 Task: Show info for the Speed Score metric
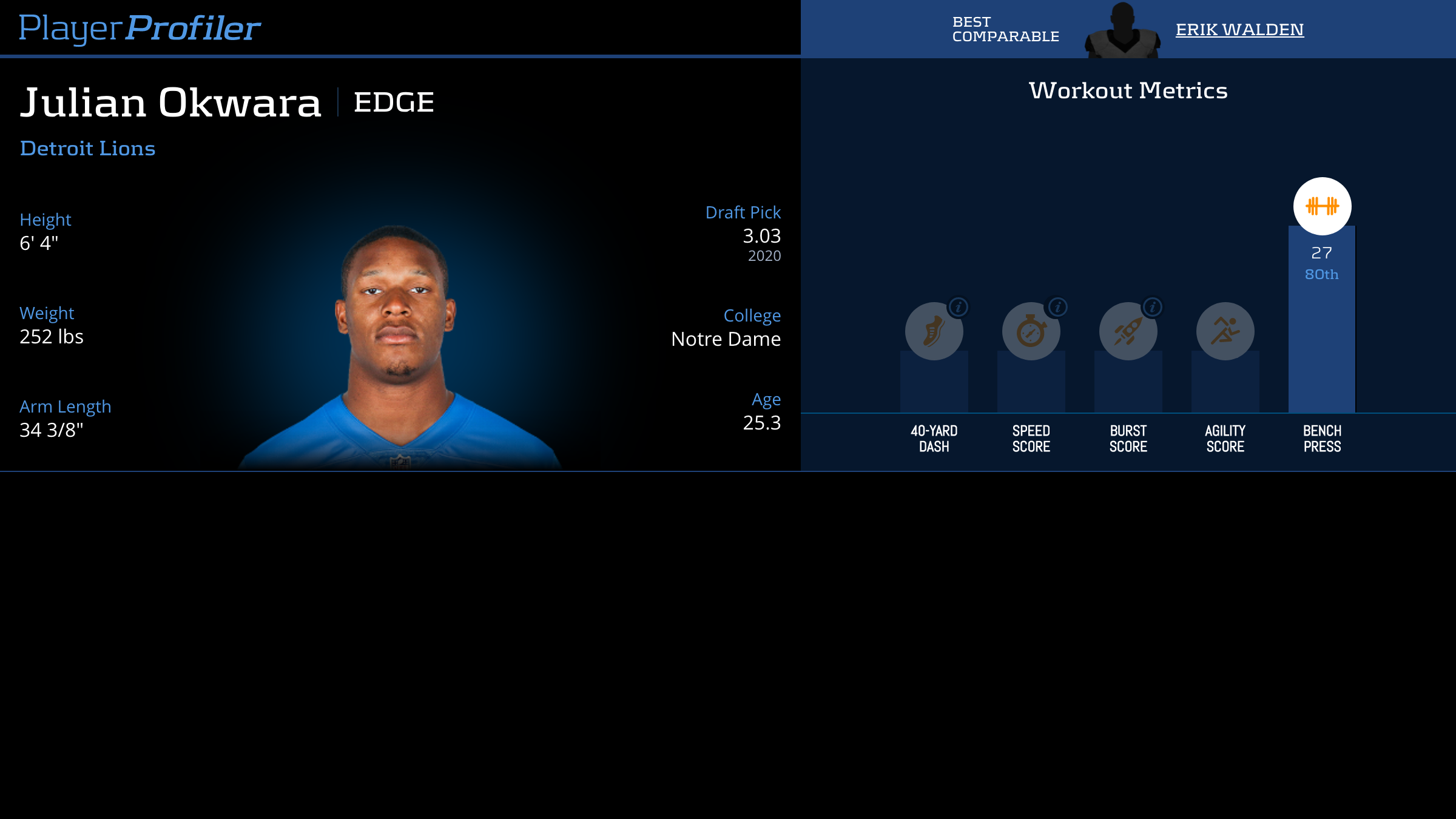click(1057, 307)
